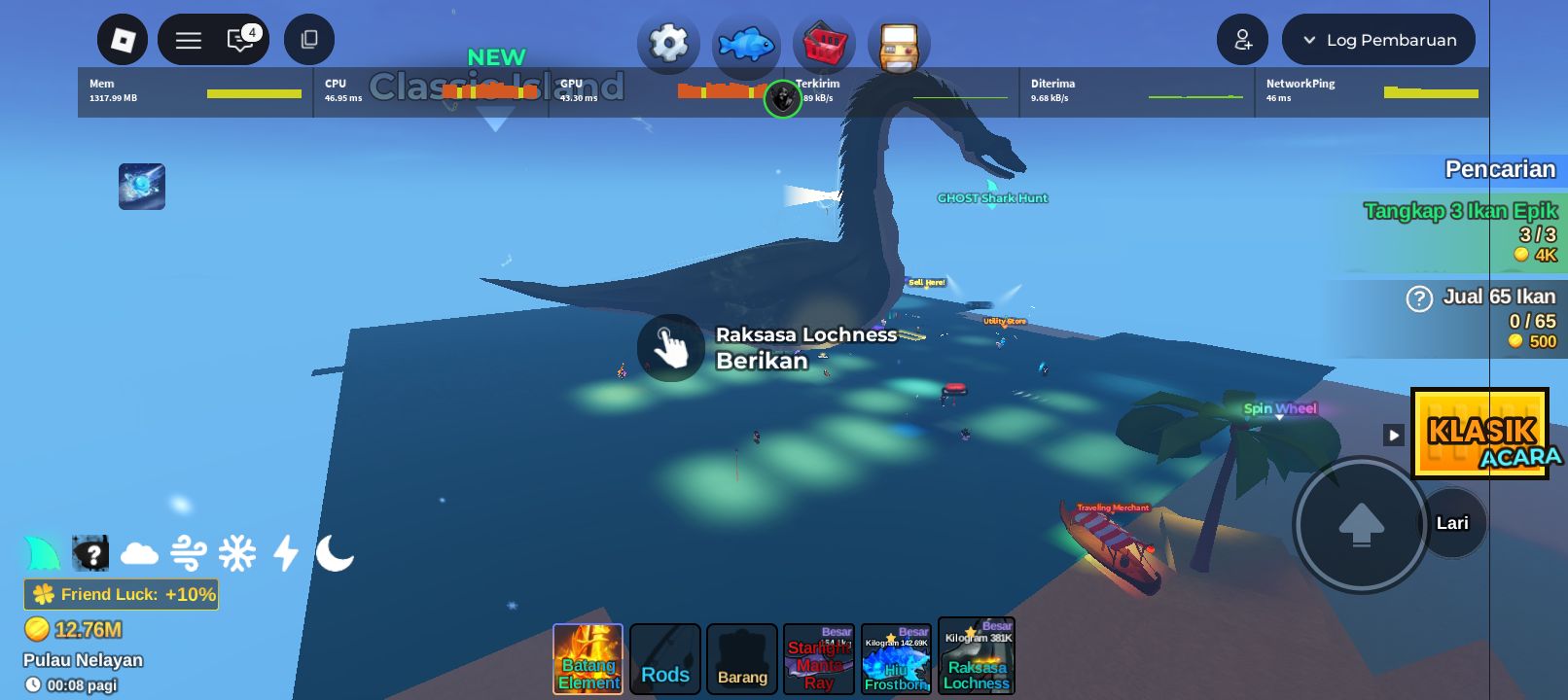Open the Barang tab
The width and height of the screenshot is (1568, 700).
pos(741,659)
